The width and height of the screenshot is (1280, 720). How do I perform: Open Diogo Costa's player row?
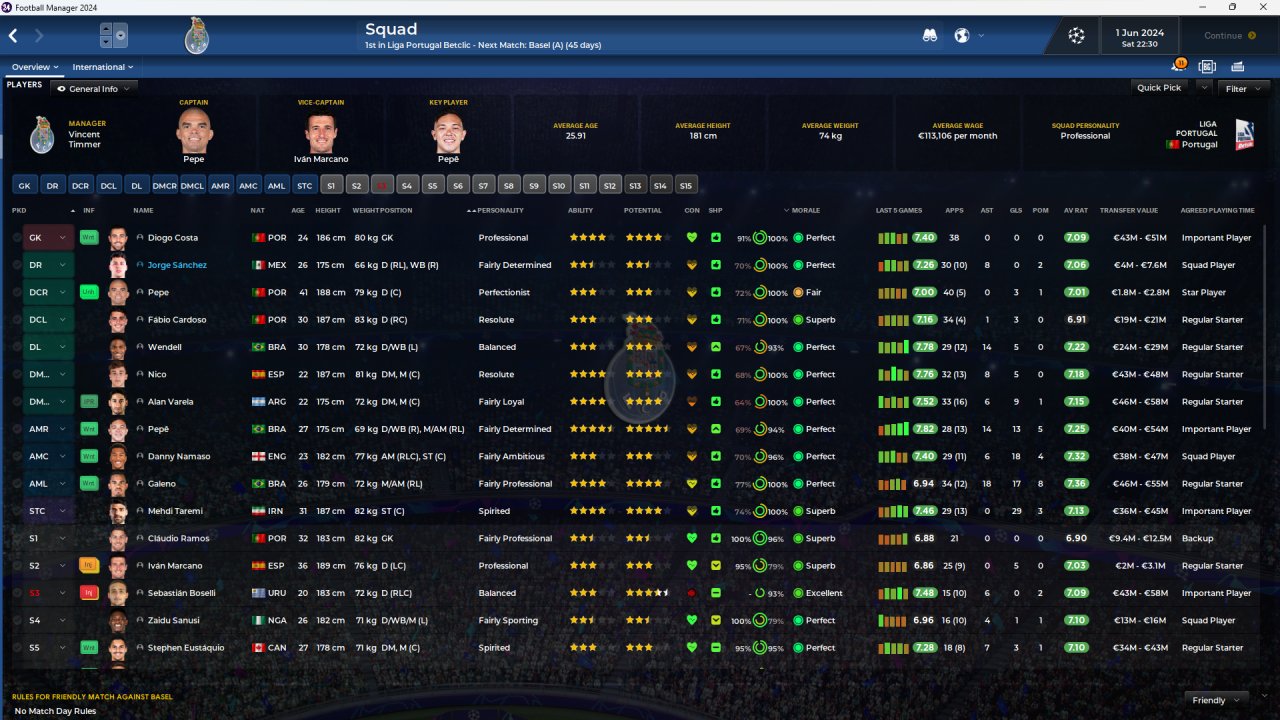(x=173, y=238)
